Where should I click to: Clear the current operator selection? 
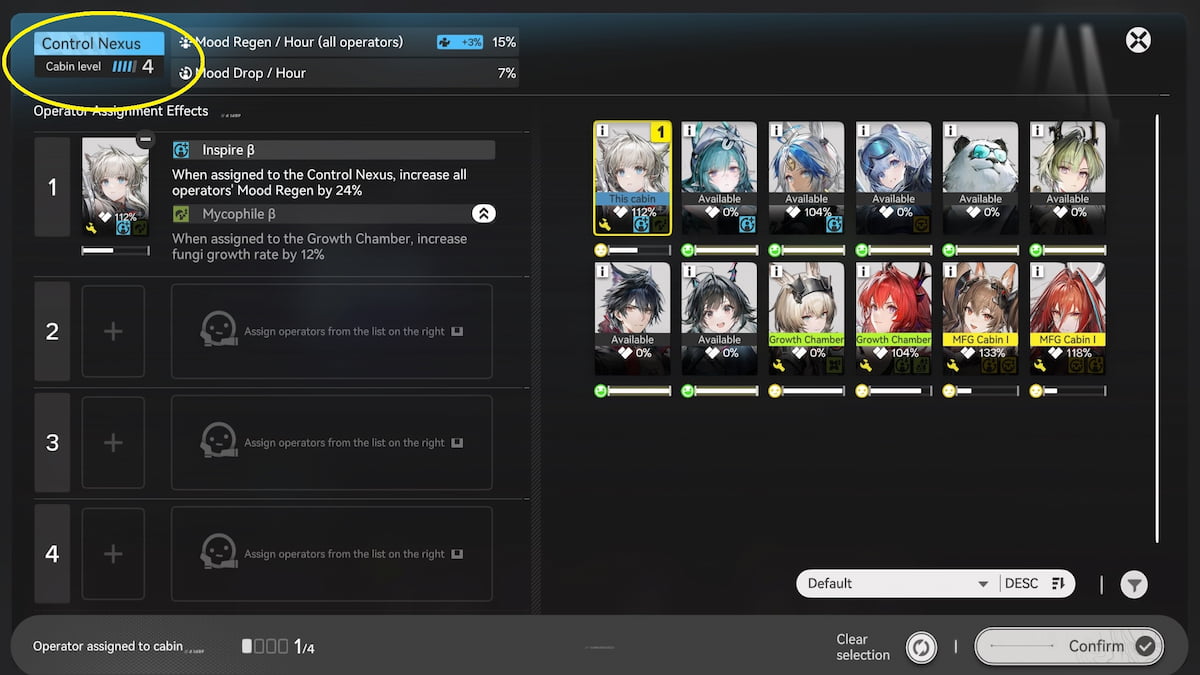tap(920, 647)
